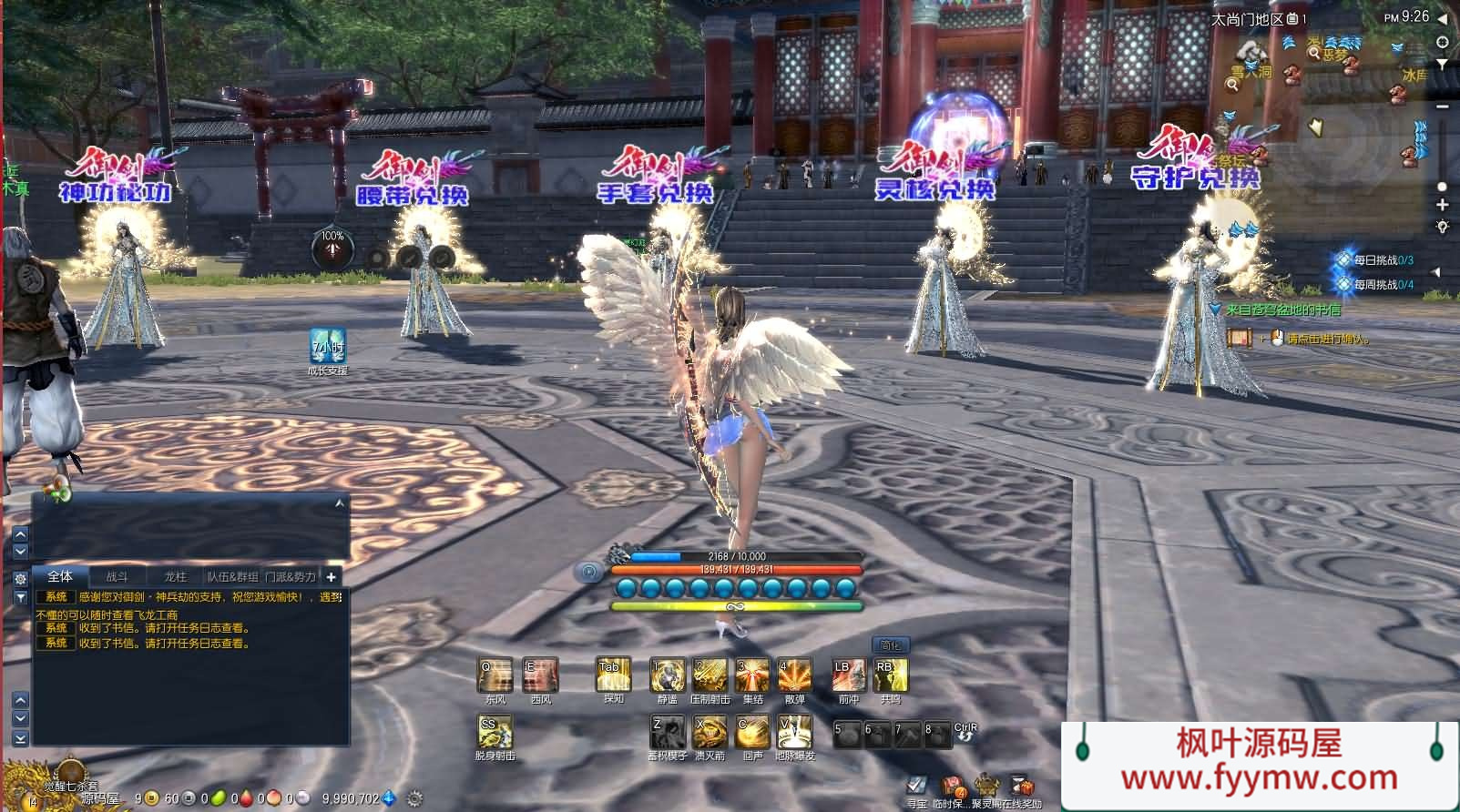Confirm the letter quest scroll icon

[1240, 338]
